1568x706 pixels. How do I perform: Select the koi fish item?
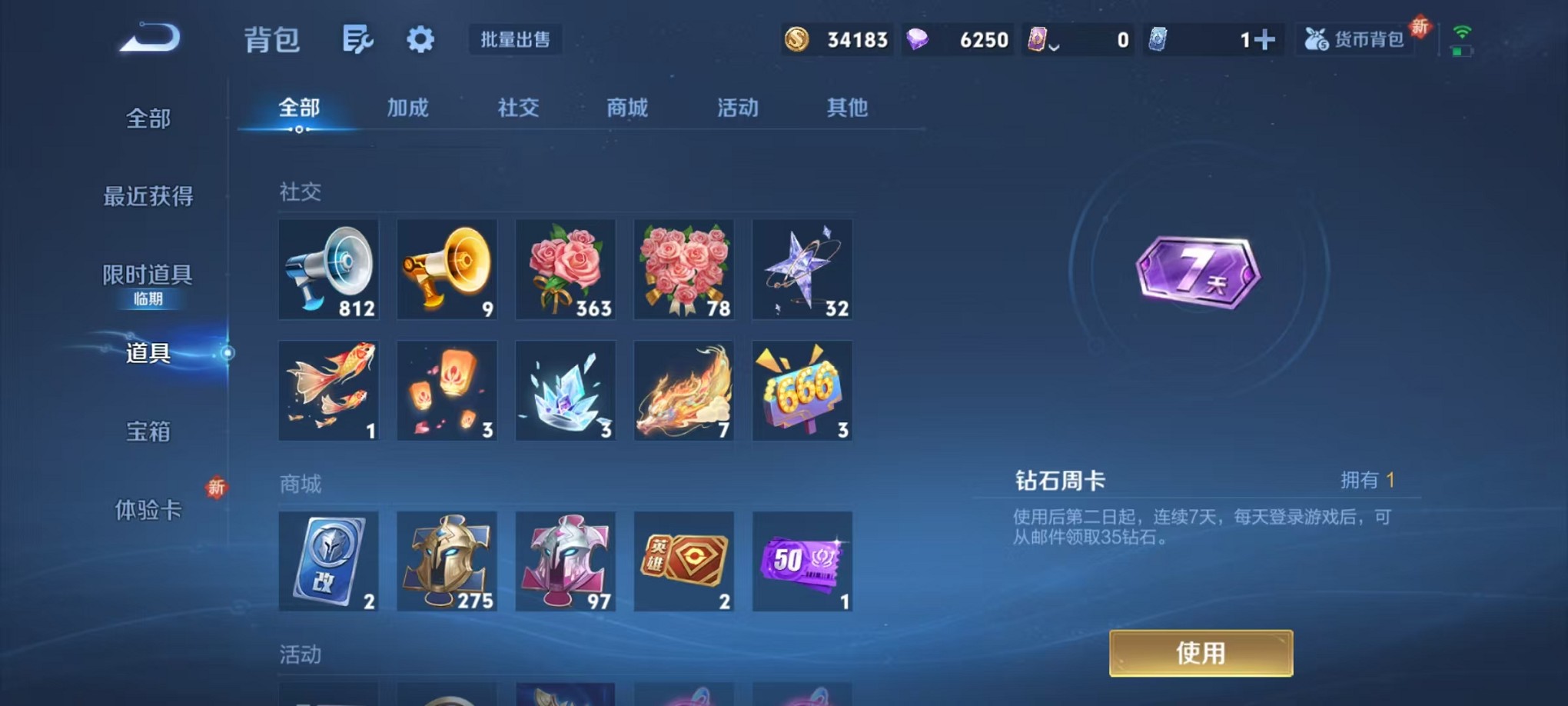pos(329,390)
